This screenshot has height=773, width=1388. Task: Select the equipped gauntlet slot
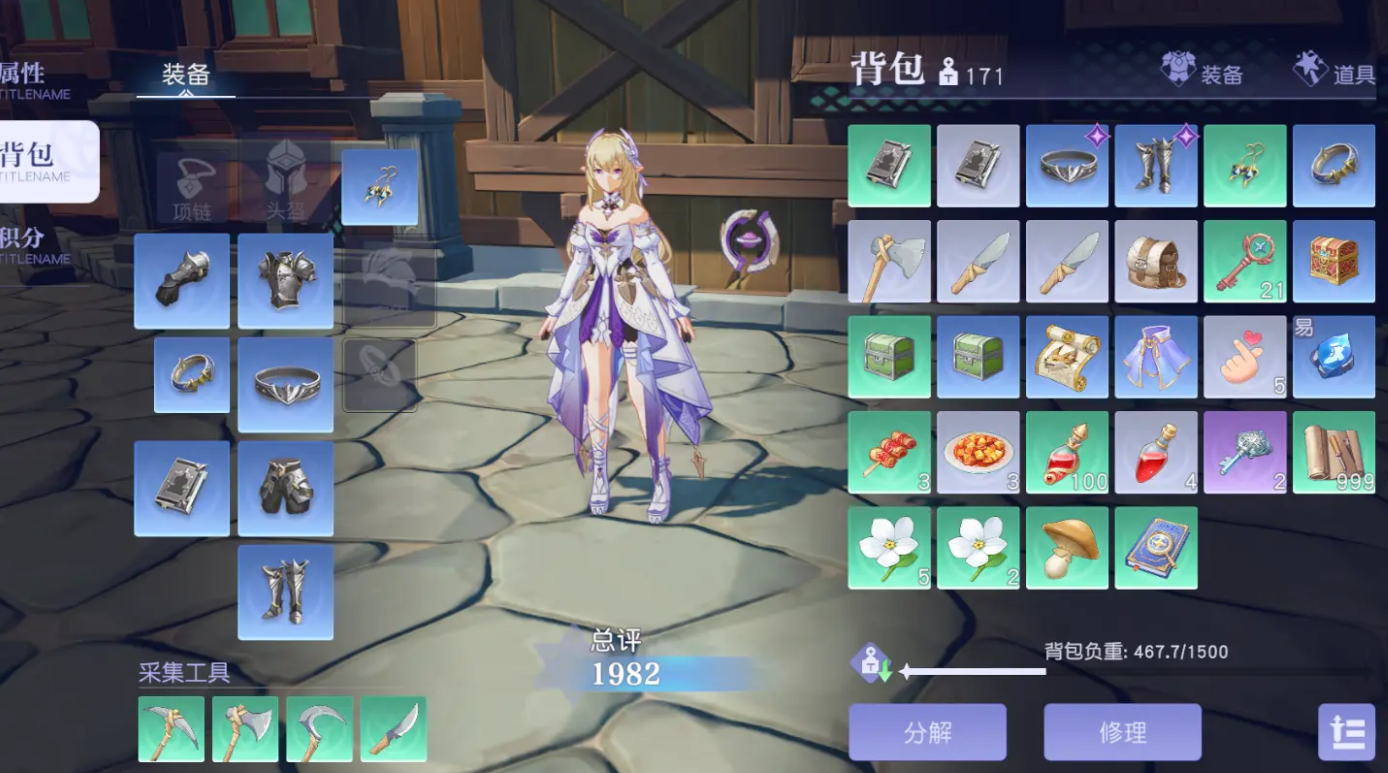pos(181,281)
